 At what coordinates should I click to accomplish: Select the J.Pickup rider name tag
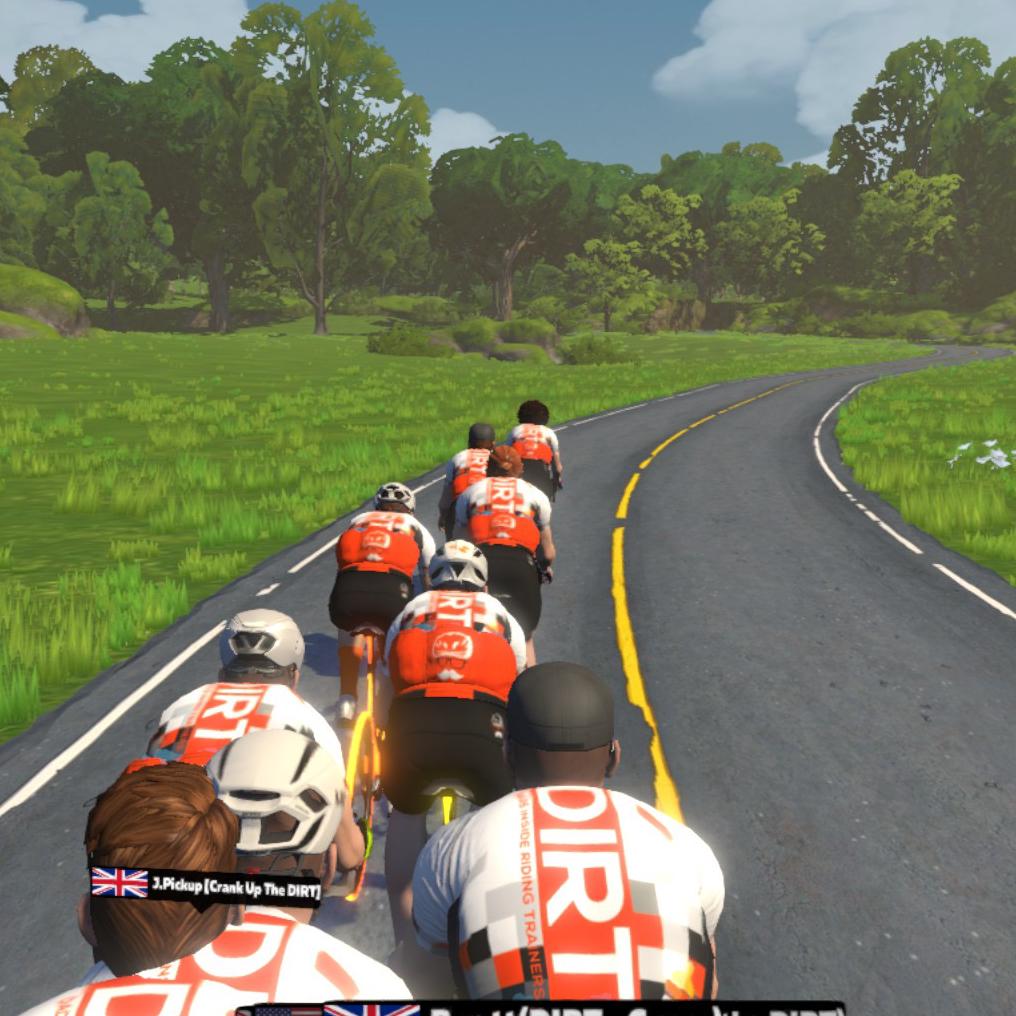pyautogui.click(x=206, y=885)
